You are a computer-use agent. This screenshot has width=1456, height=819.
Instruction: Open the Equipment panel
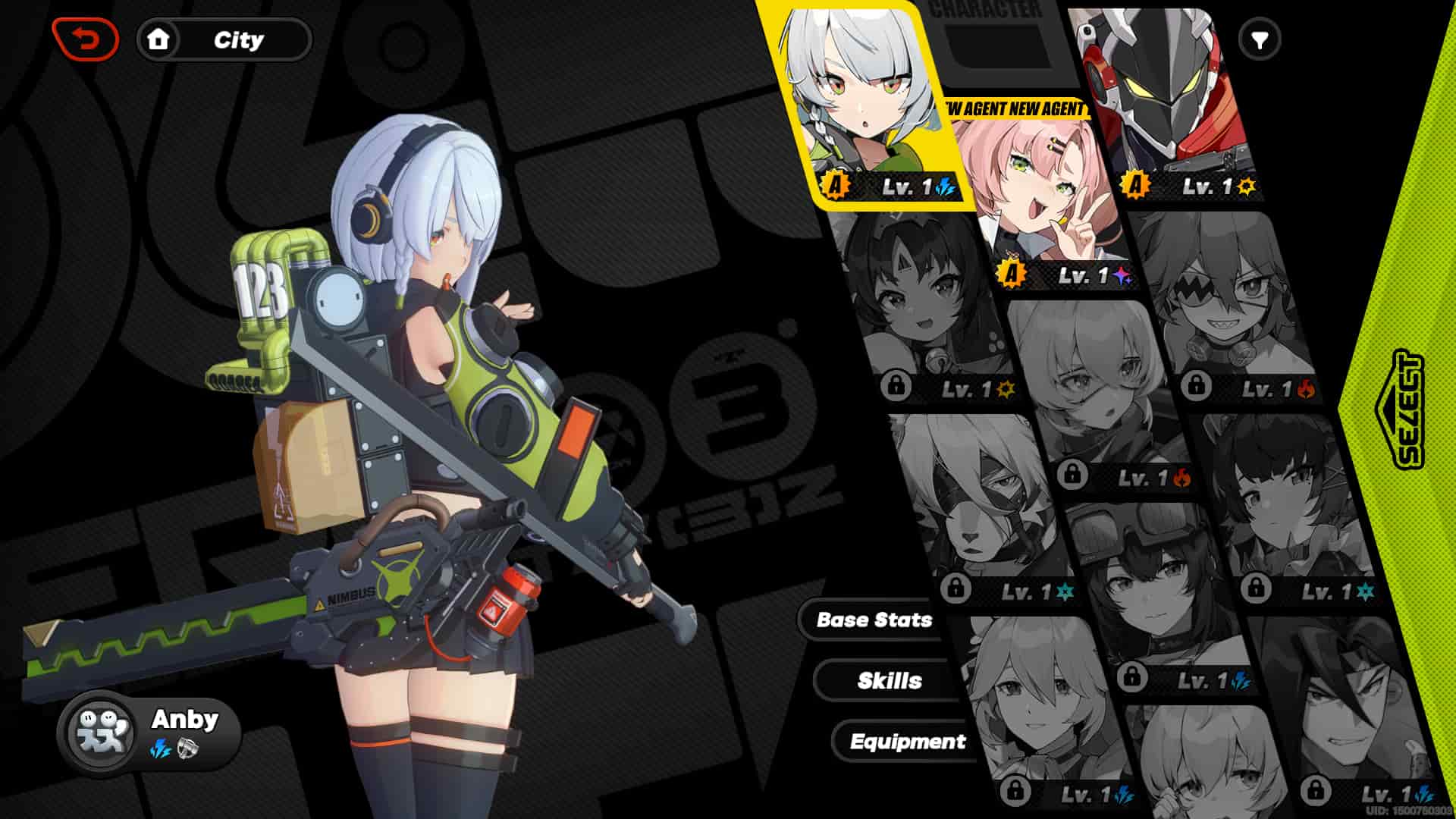click(x=908, y=742)
